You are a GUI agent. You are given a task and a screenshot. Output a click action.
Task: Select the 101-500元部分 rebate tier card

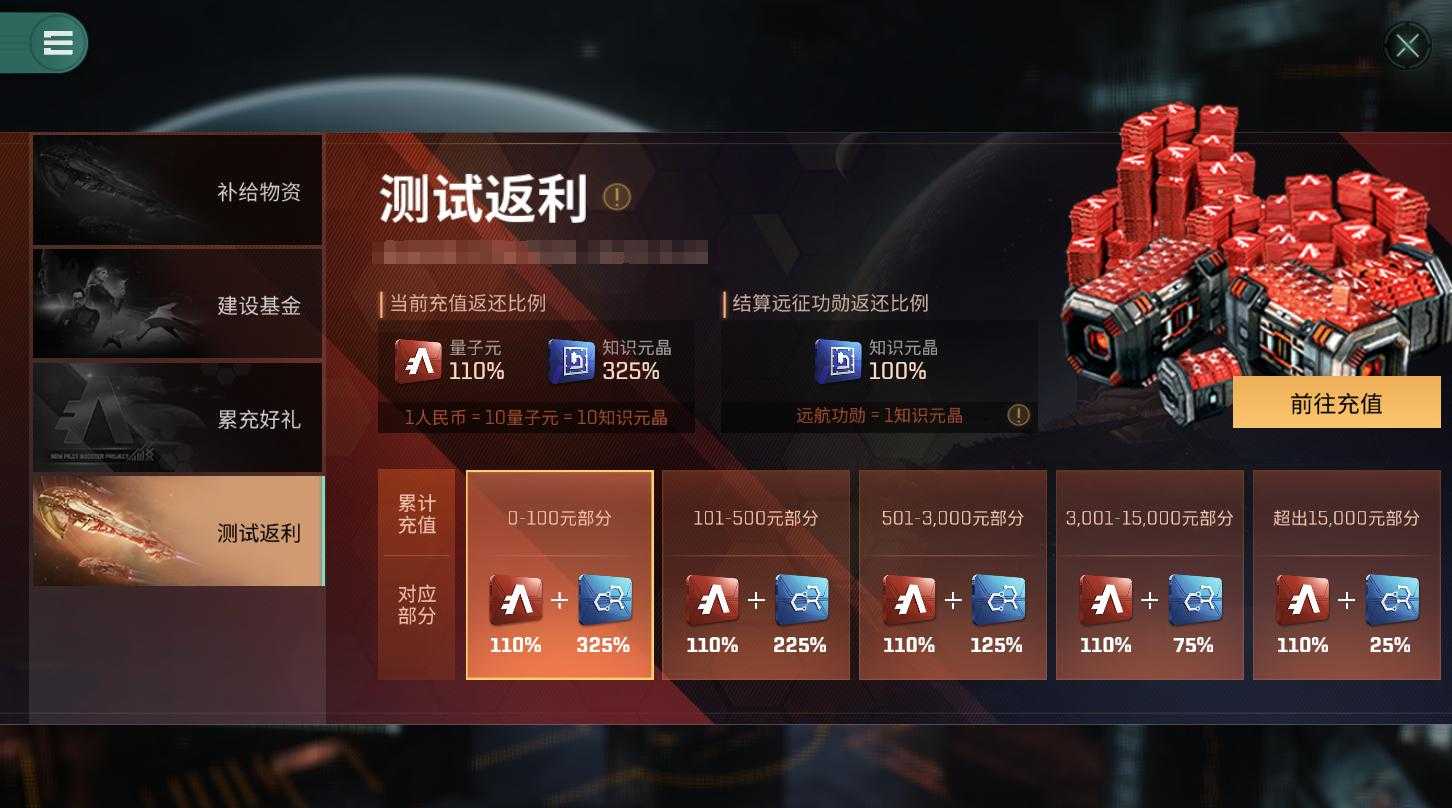coord(755,575)
